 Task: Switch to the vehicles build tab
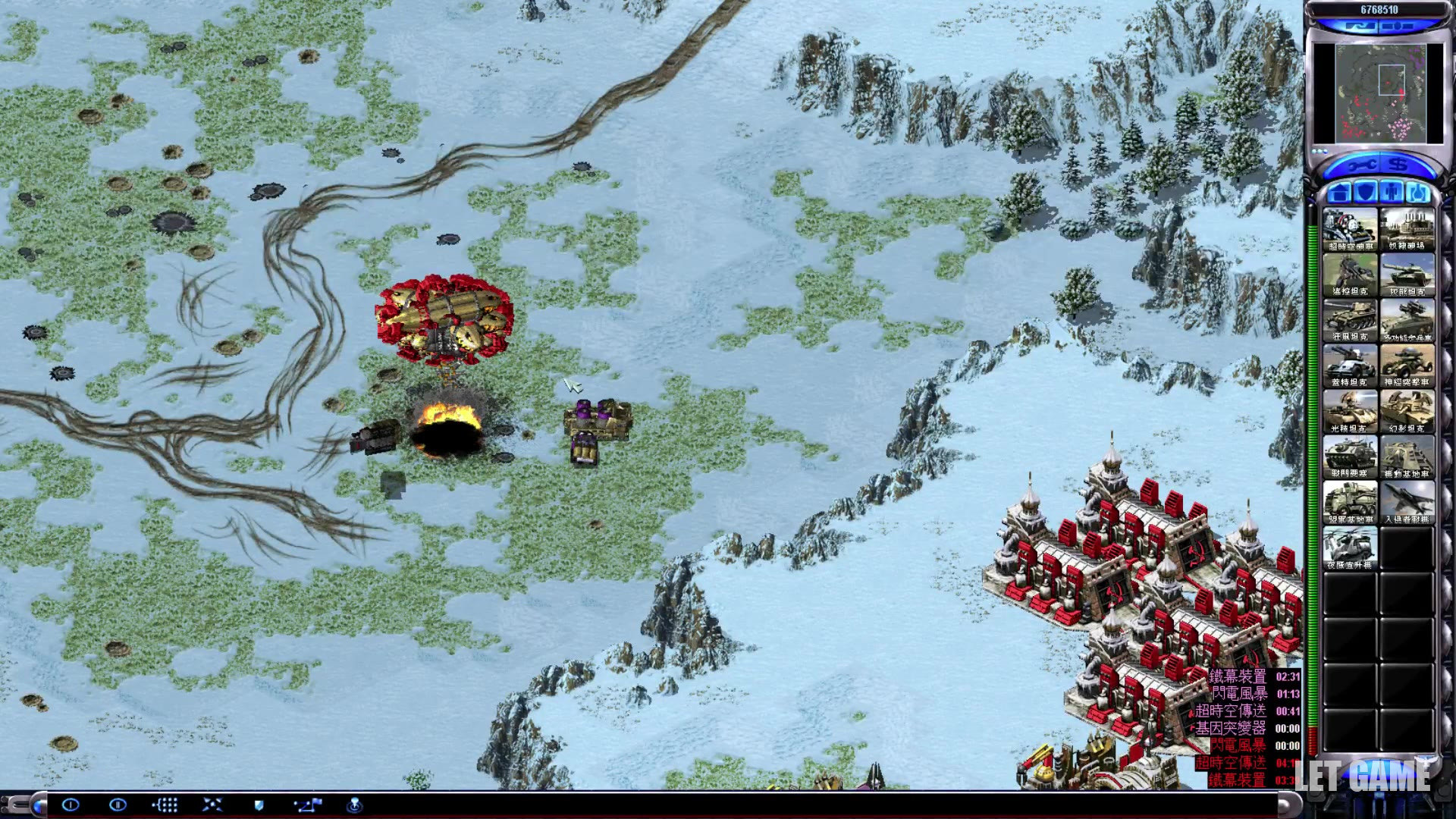pyautogui.click(x=1417, y=193)
